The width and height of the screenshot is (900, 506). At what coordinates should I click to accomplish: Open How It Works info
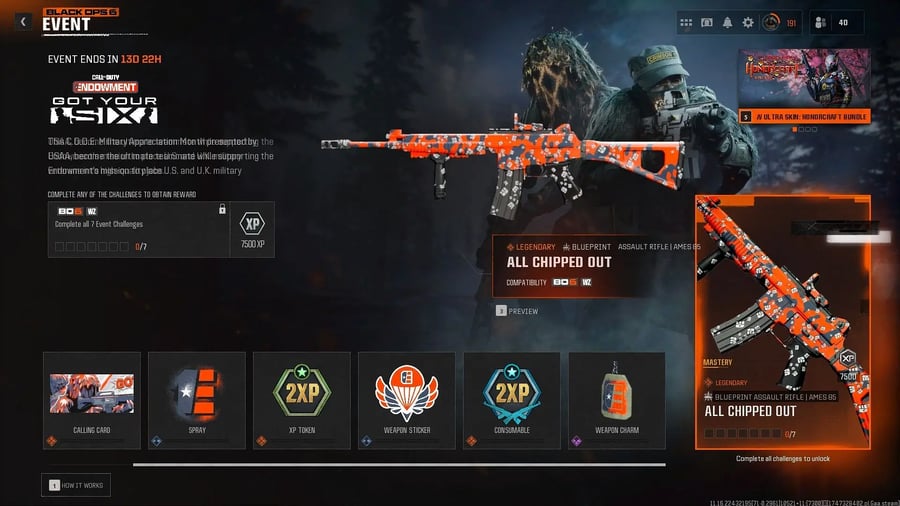coord(76,485)
